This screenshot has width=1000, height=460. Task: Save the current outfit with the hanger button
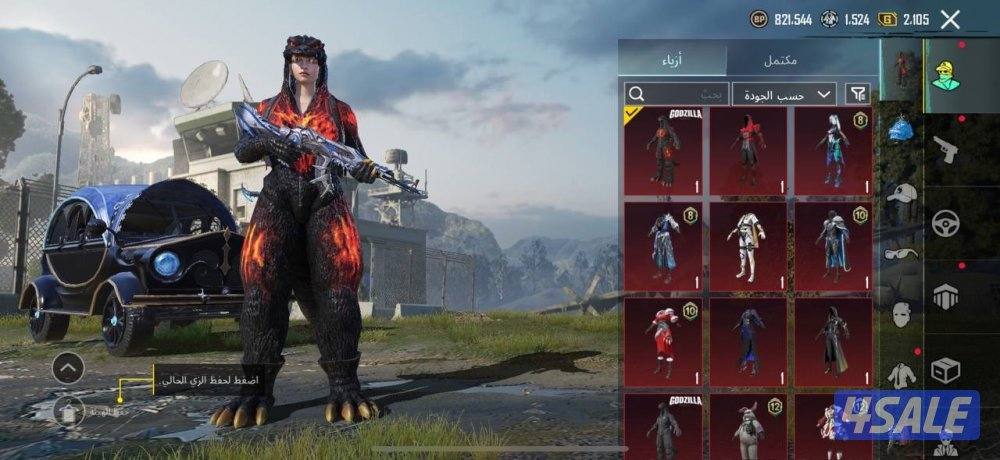coord(68,411)
